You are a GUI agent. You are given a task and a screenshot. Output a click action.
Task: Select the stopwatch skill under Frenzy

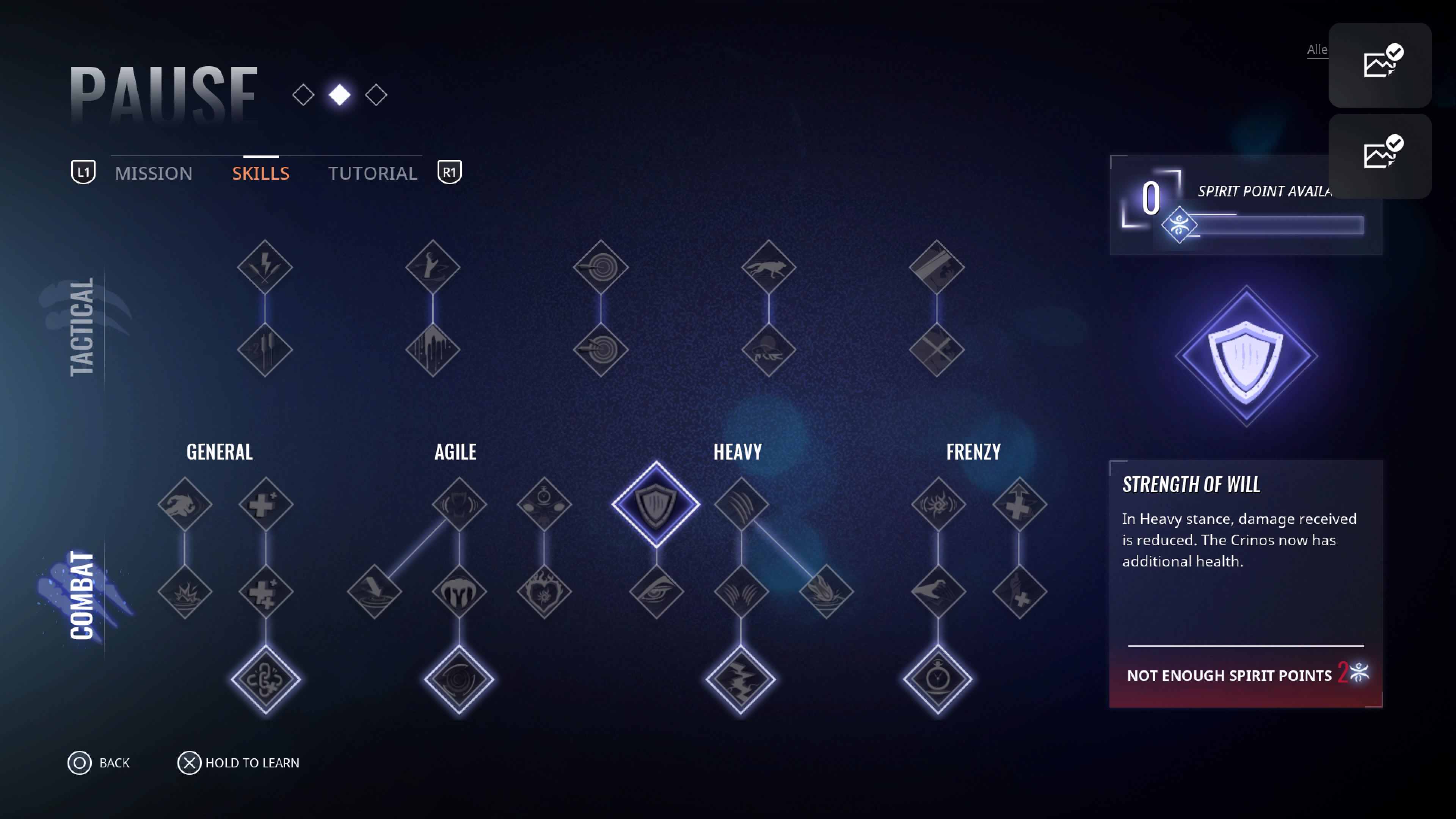938,679
